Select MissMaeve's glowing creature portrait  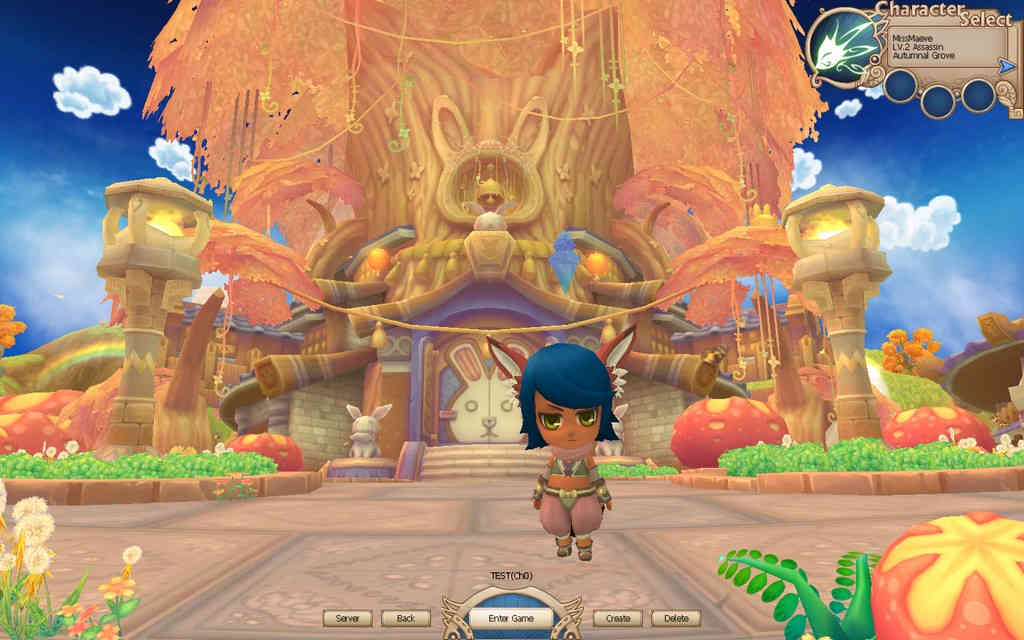[842, 47]
